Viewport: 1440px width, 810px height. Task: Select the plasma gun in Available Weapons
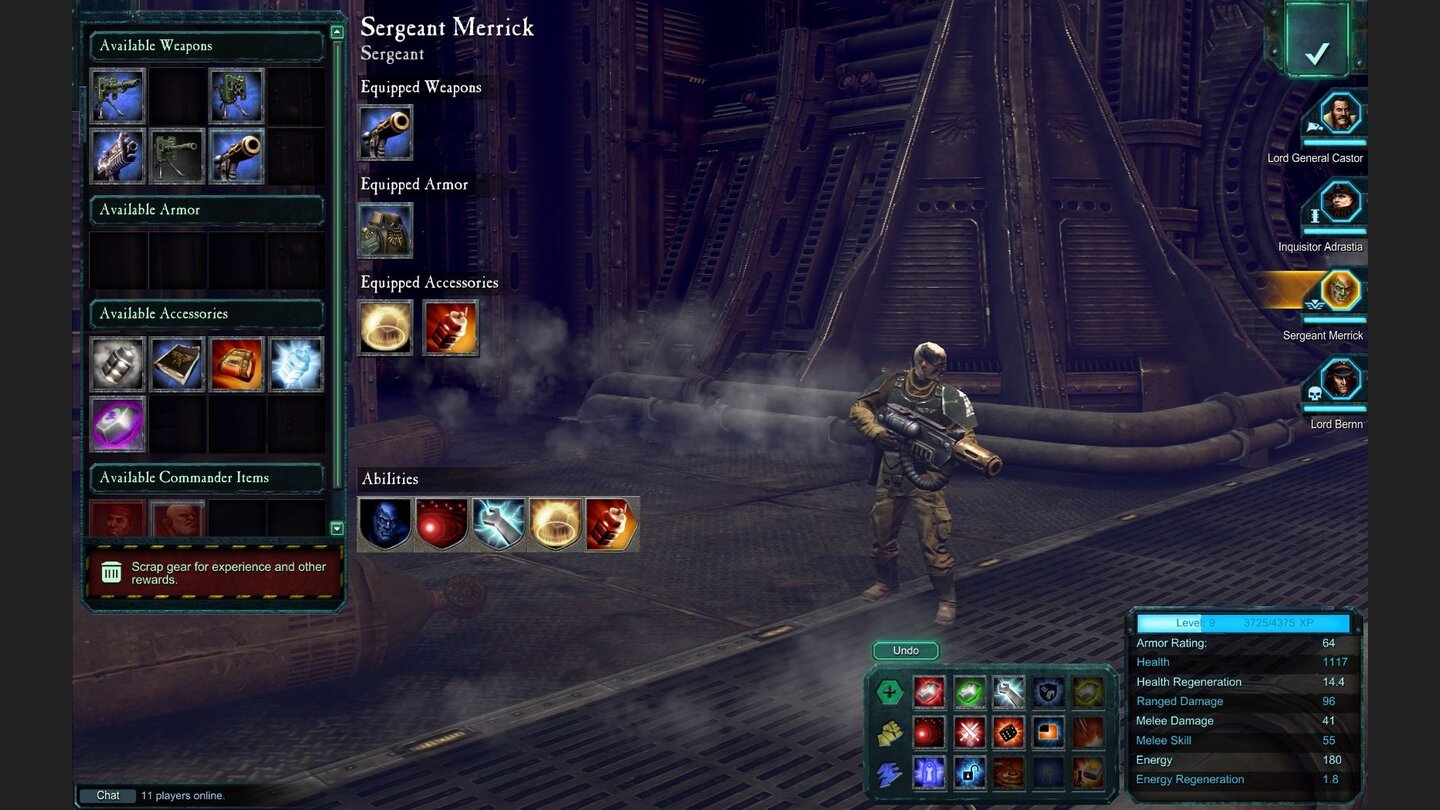(x=117, y=155)
